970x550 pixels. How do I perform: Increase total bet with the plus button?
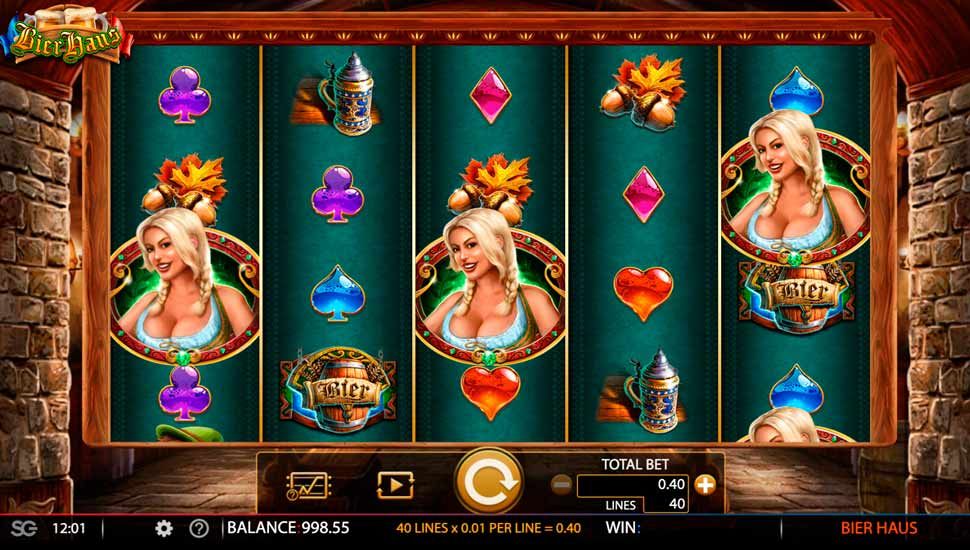click(706, 485)
